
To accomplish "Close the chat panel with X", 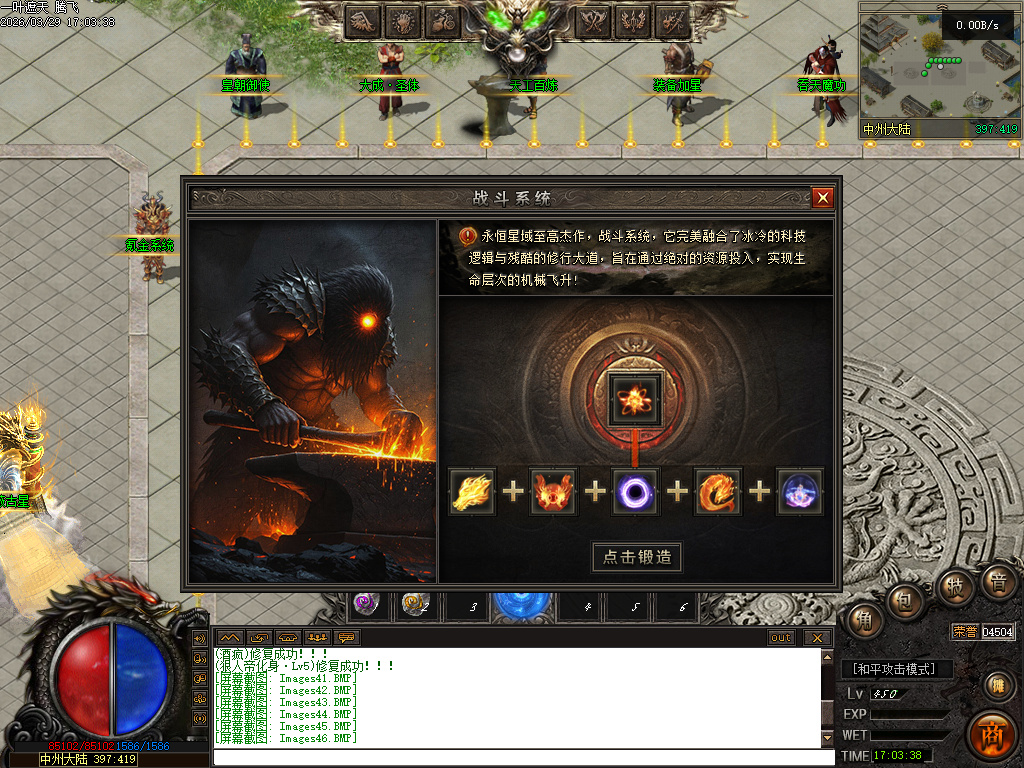I will (817, 638).
